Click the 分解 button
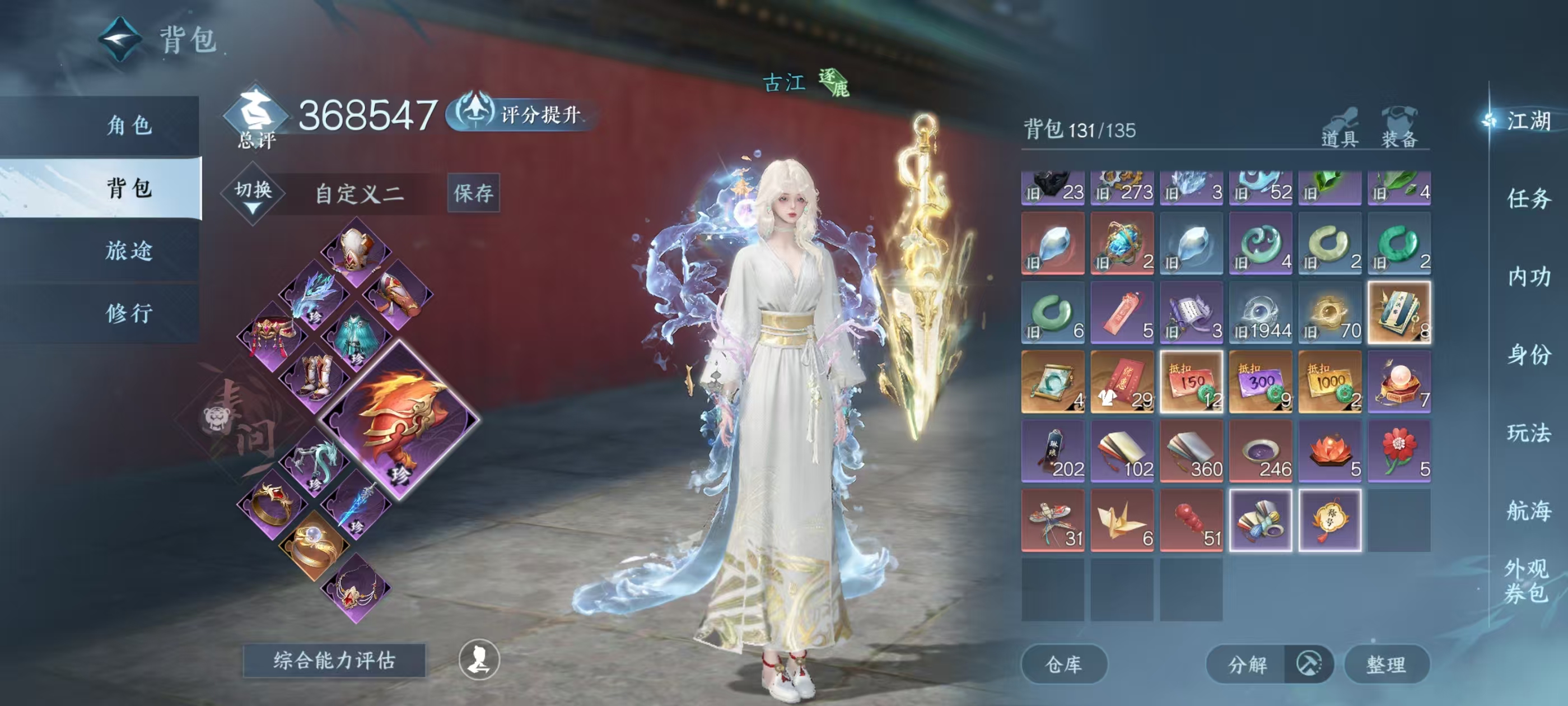The width and height of the screenshot is (1568, 706). 1247,664
